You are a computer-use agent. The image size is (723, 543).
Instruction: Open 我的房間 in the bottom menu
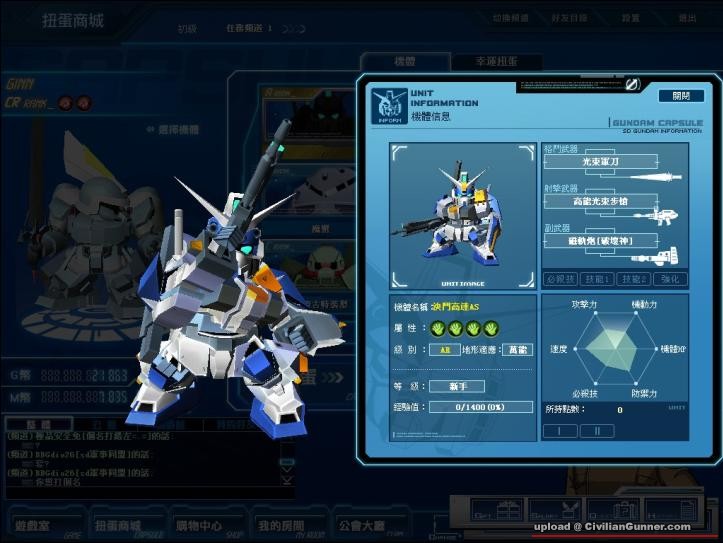click(278, 525)
